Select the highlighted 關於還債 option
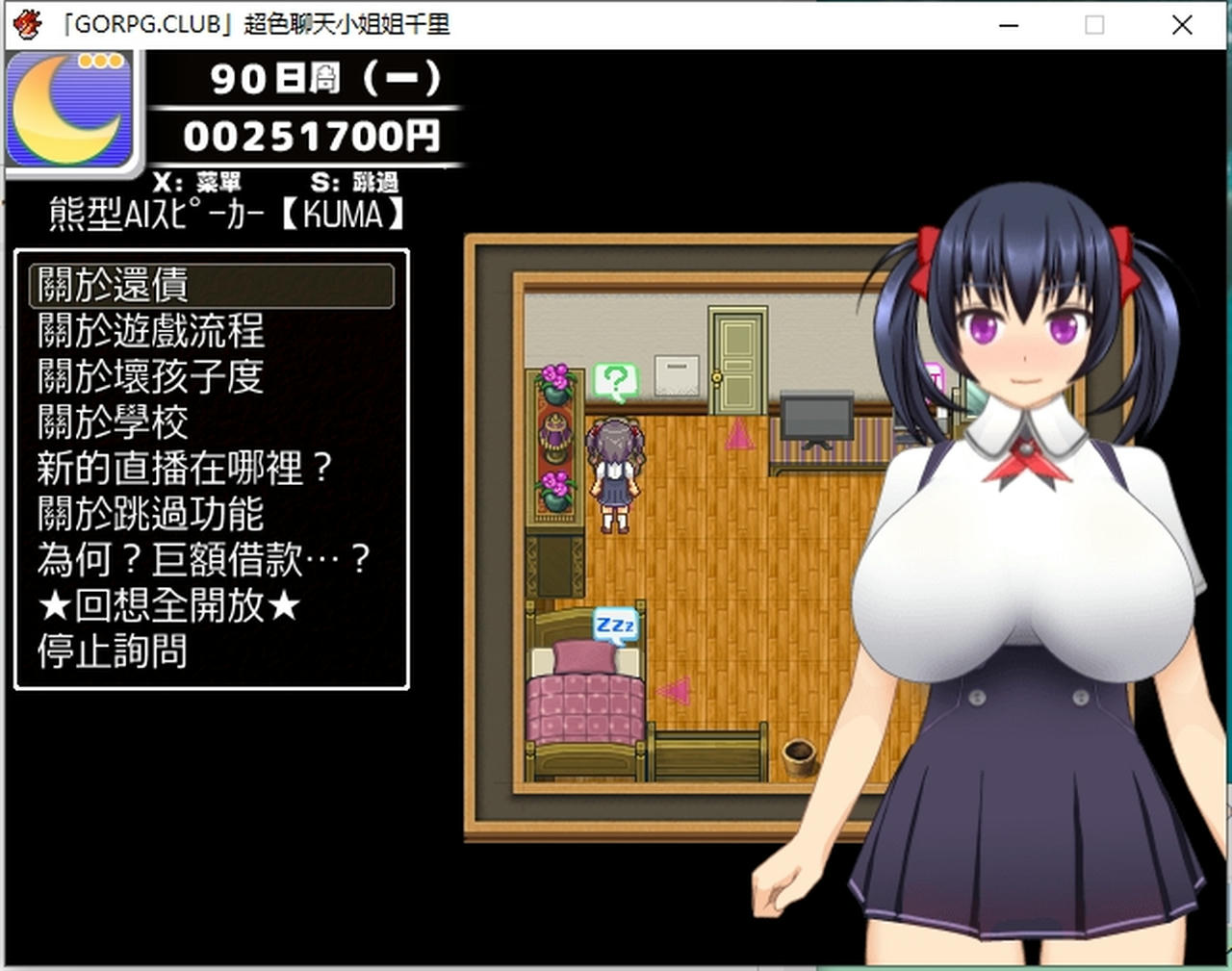 point(114,285)
